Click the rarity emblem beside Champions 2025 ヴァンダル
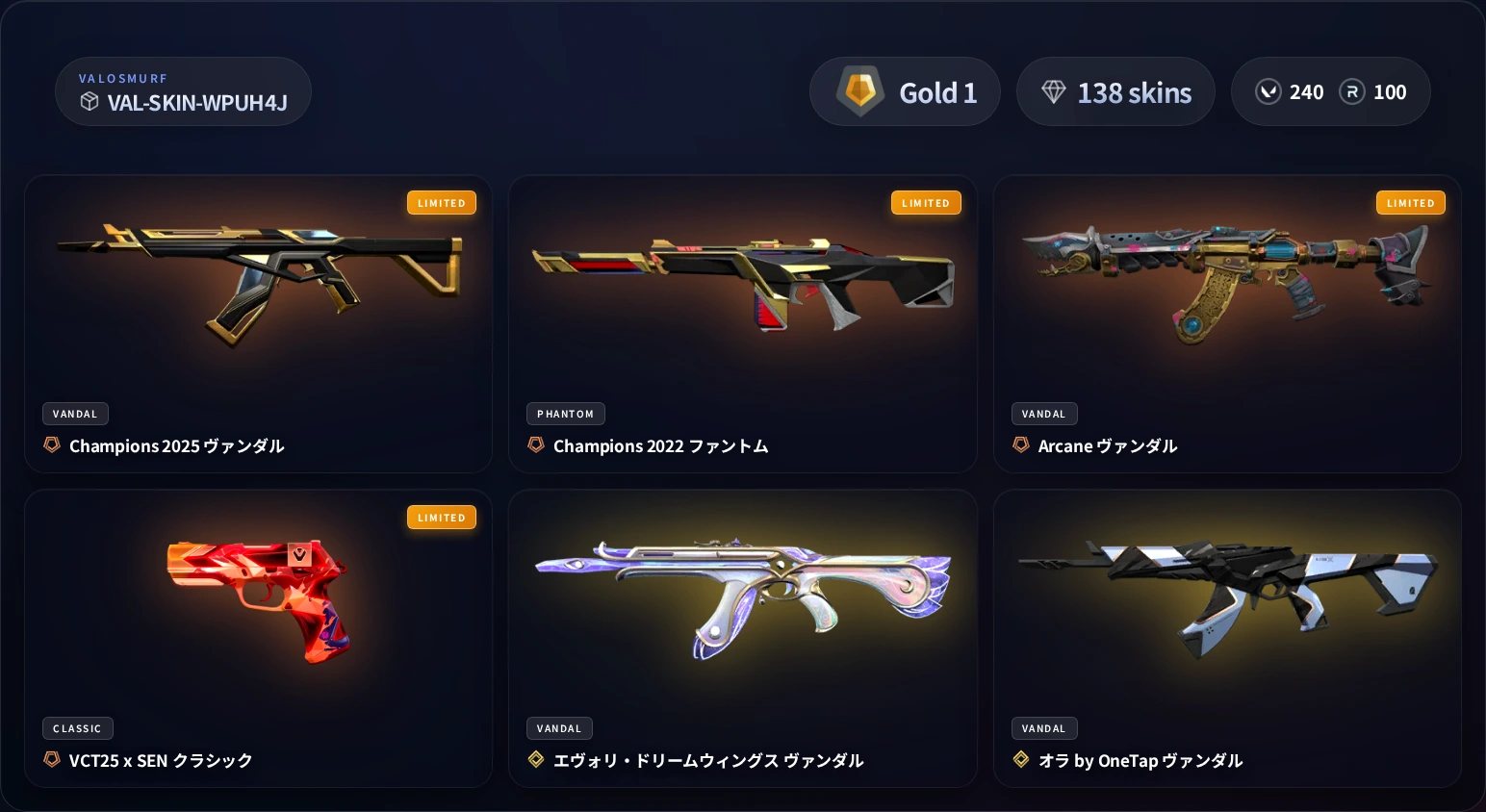1486x812 pixels. tap(52, 444)
